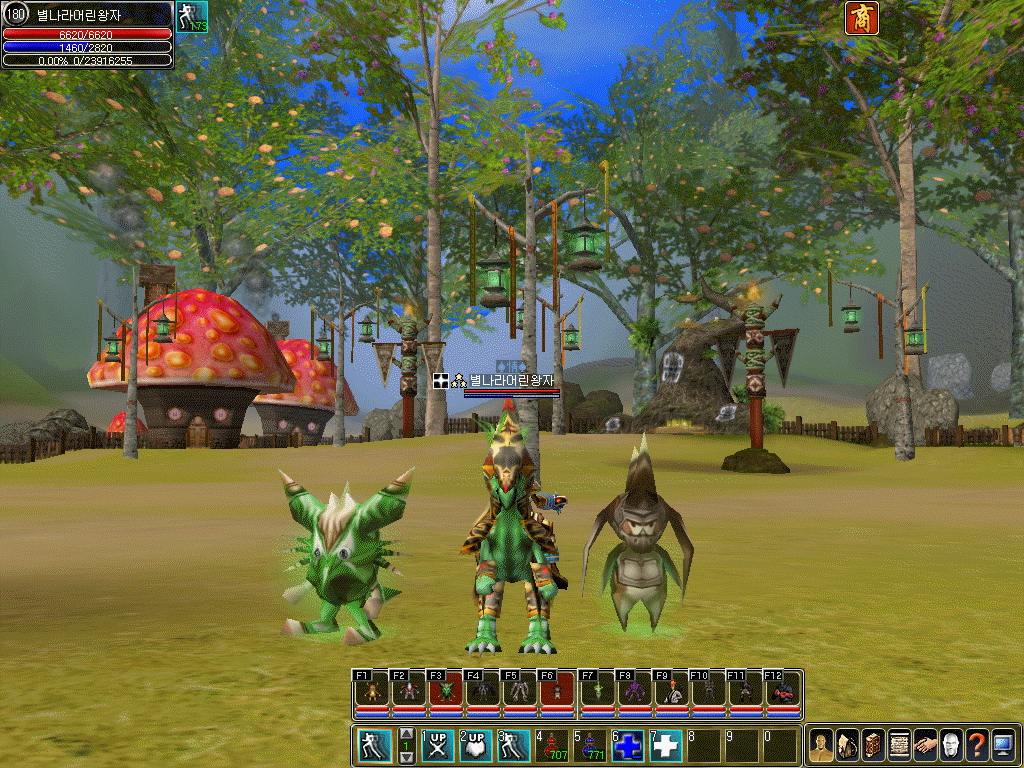This screenshot has width=1024, height=768.
Task: Open the spellbook menu
Action: 873,745
